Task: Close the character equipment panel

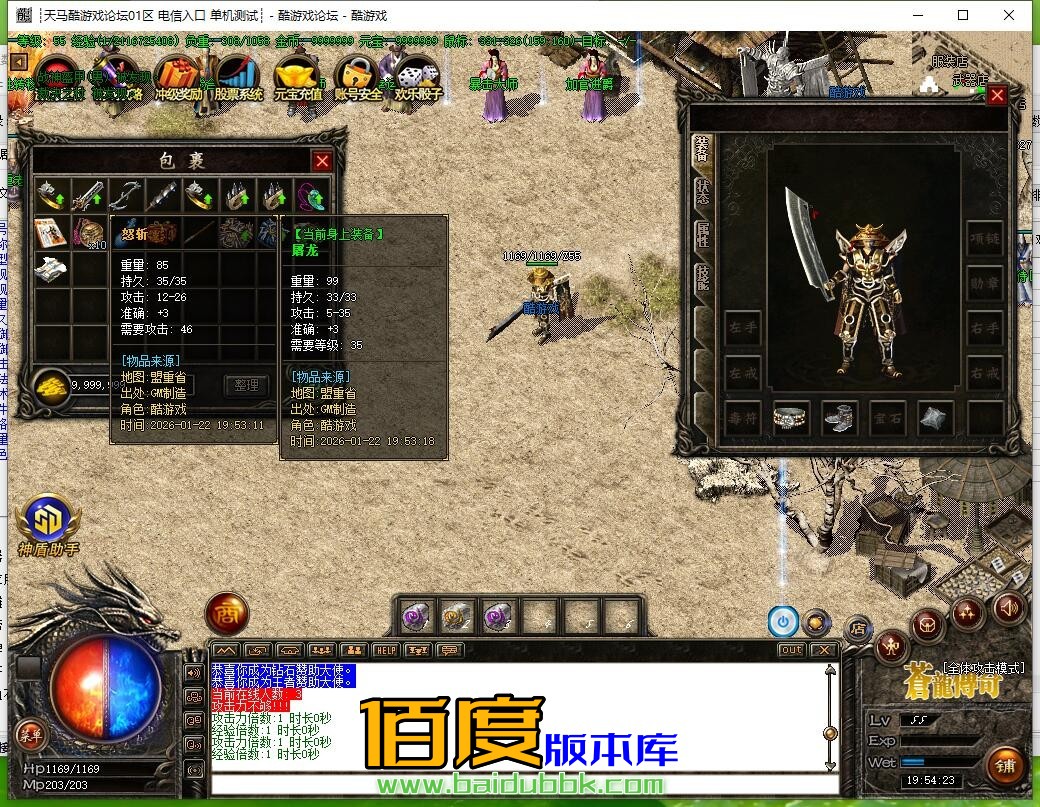Action: 997,96
